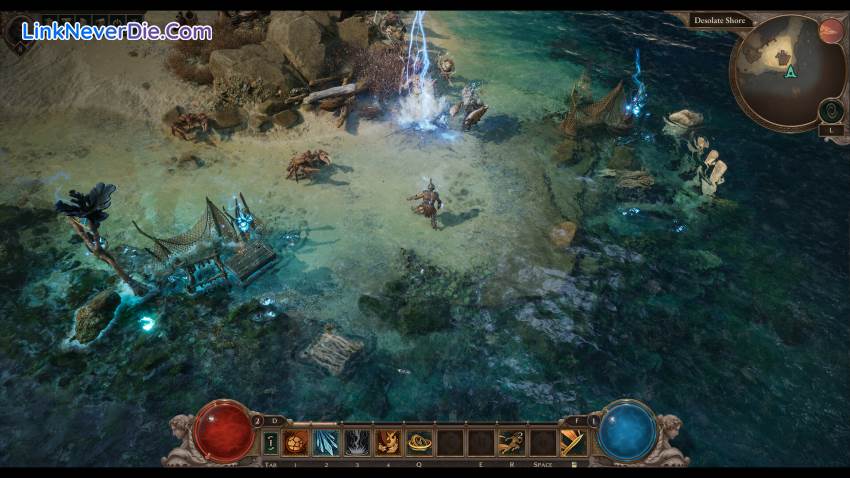The image size is (850, 478).
Task: Click the LinkNeverDie.Com watermark
Action: click(115, 32)
